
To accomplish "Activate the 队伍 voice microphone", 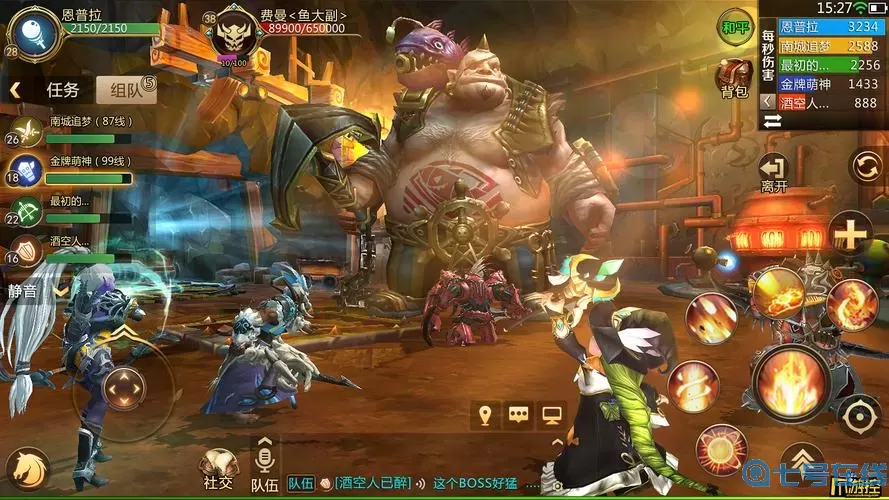I will pyautogui.click(x=264, y=458).
